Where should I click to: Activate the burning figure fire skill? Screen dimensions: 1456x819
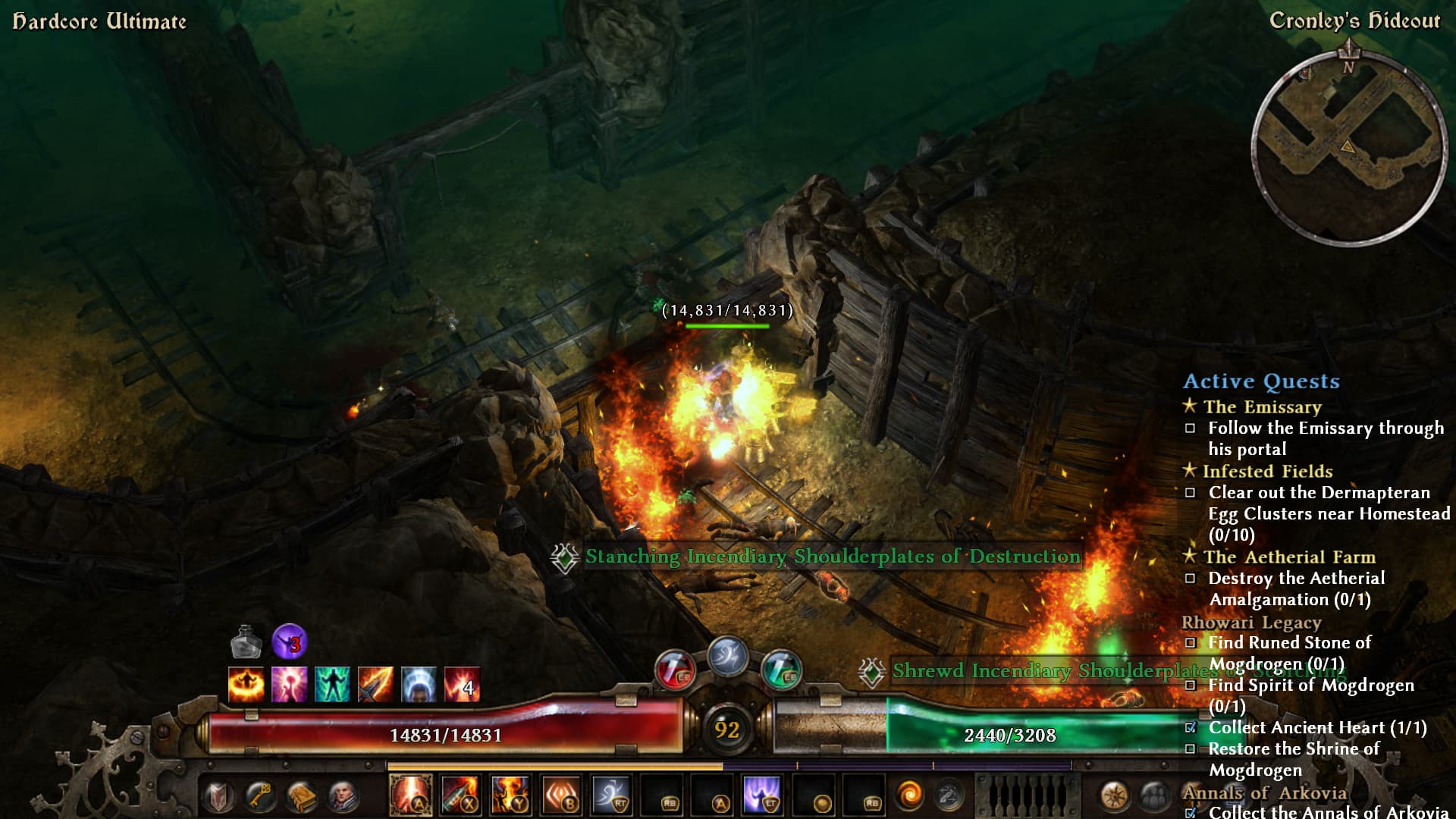click(x=510, y=795)
